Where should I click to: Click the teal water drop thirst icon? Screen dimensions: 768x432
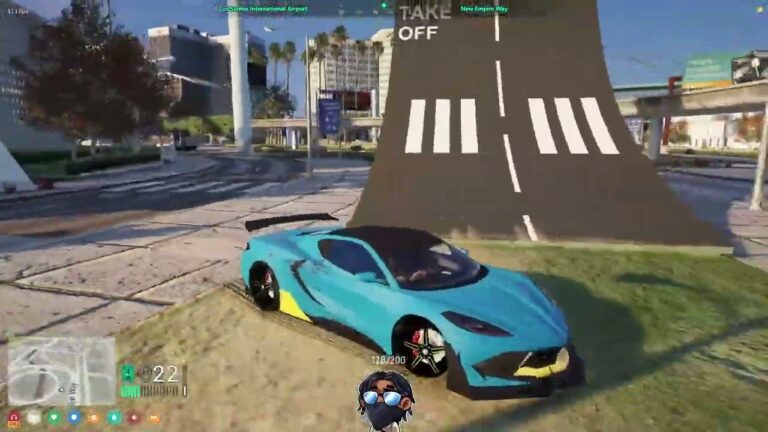(113, 417)
